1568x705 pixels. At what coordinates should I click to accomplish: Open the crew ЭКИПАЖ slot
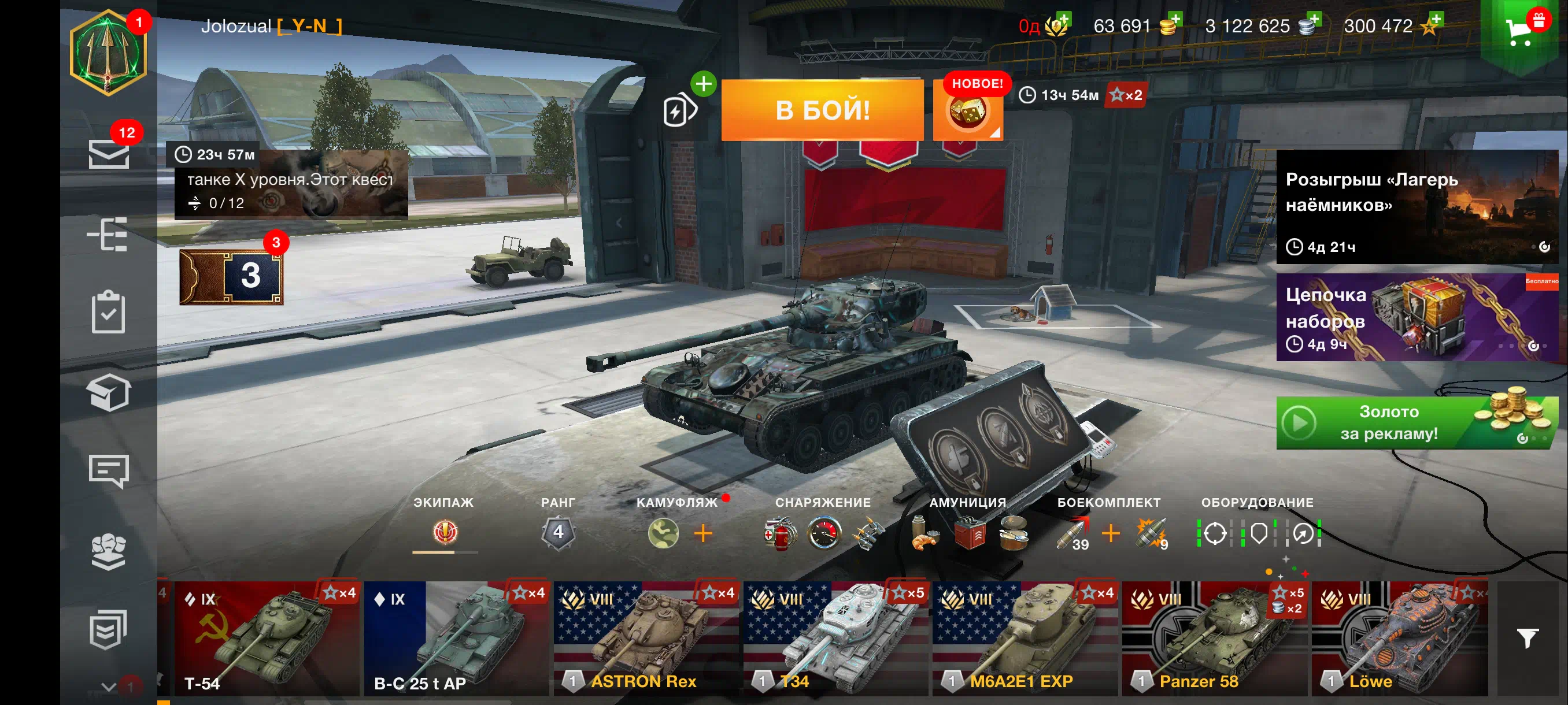(x=445, y=532)
